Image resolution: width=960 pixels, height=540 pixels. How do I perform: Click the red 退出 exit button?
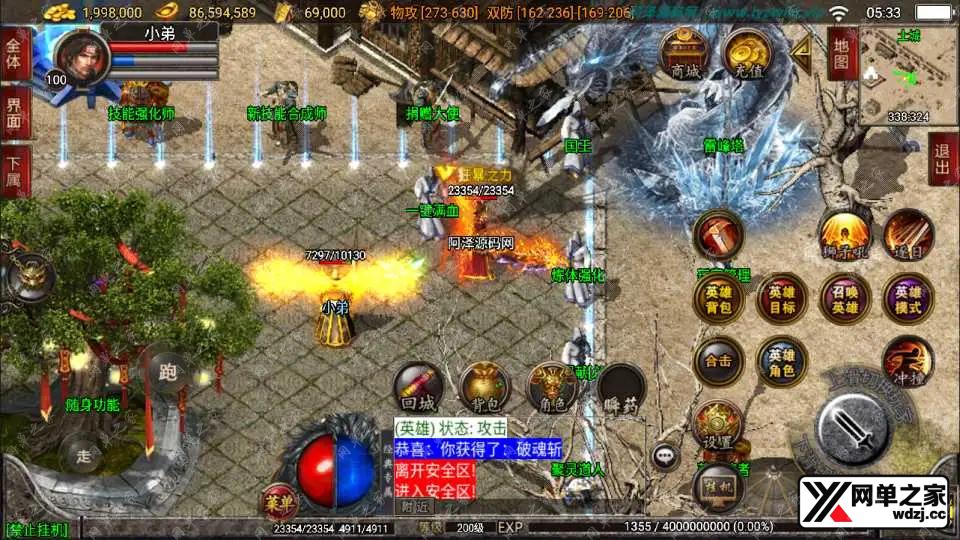[x=942, y=158]
